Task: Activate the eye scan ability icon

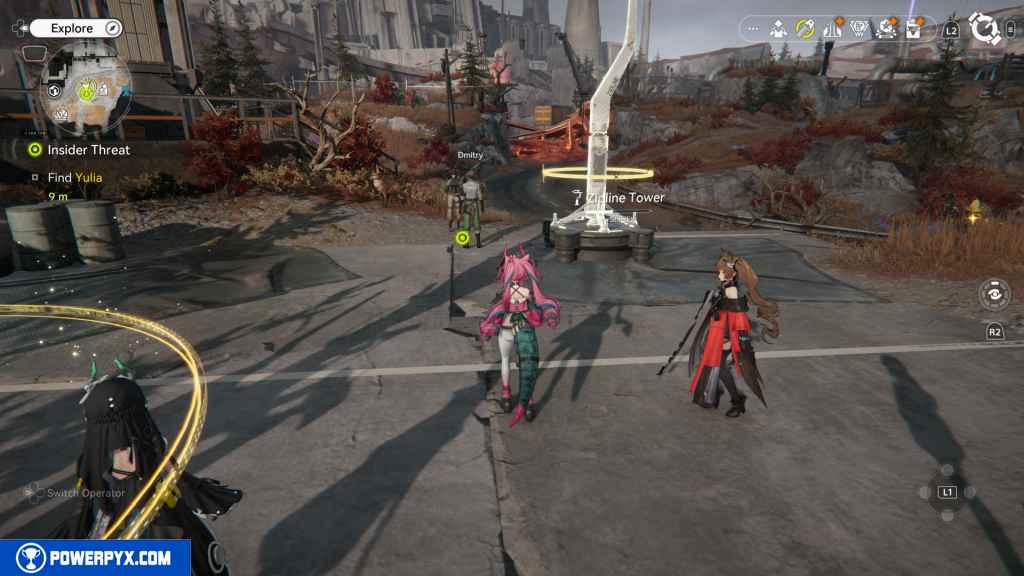Action: [x=994, y=295]
